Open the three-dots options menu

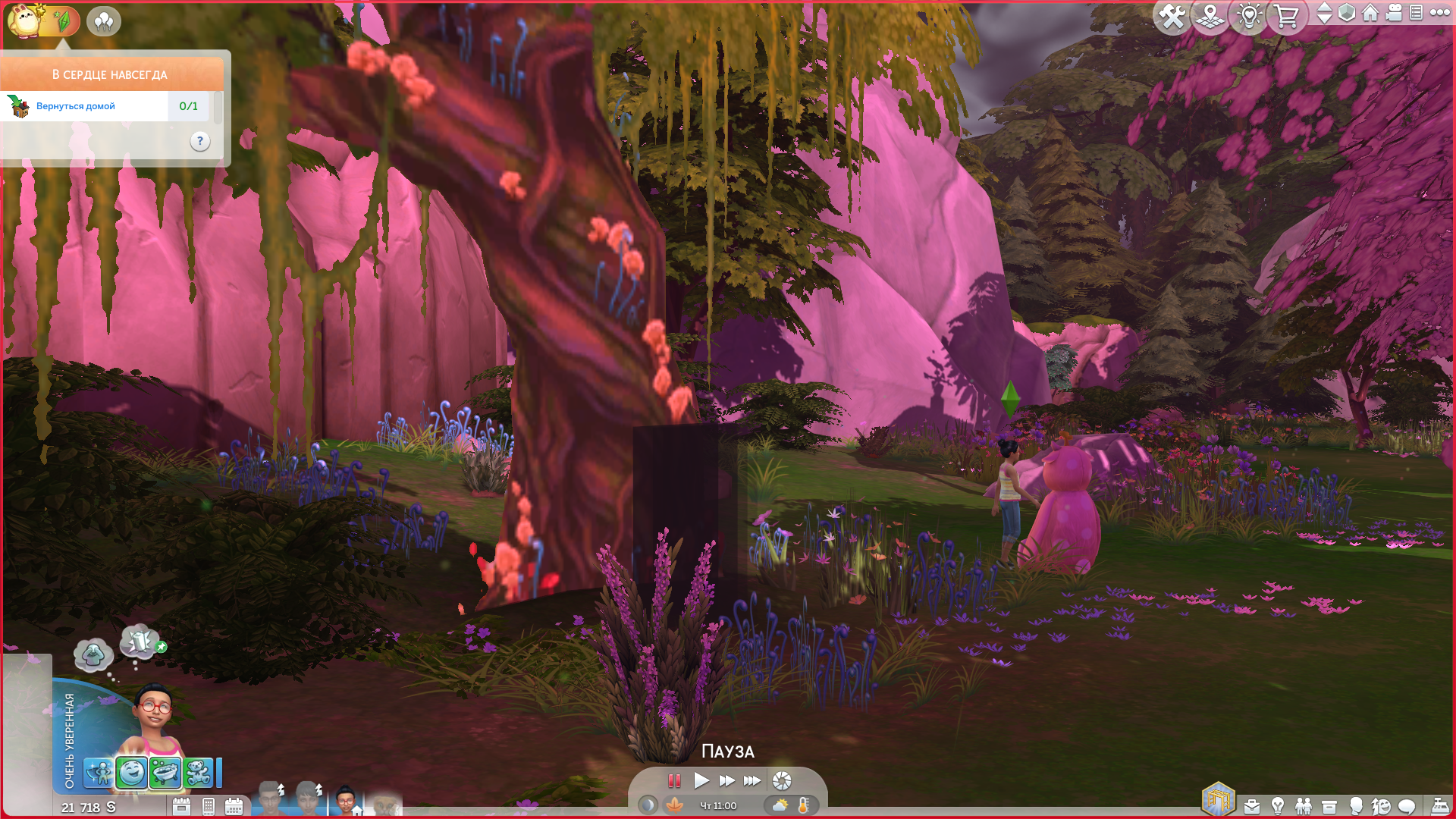click(1439, 13)
